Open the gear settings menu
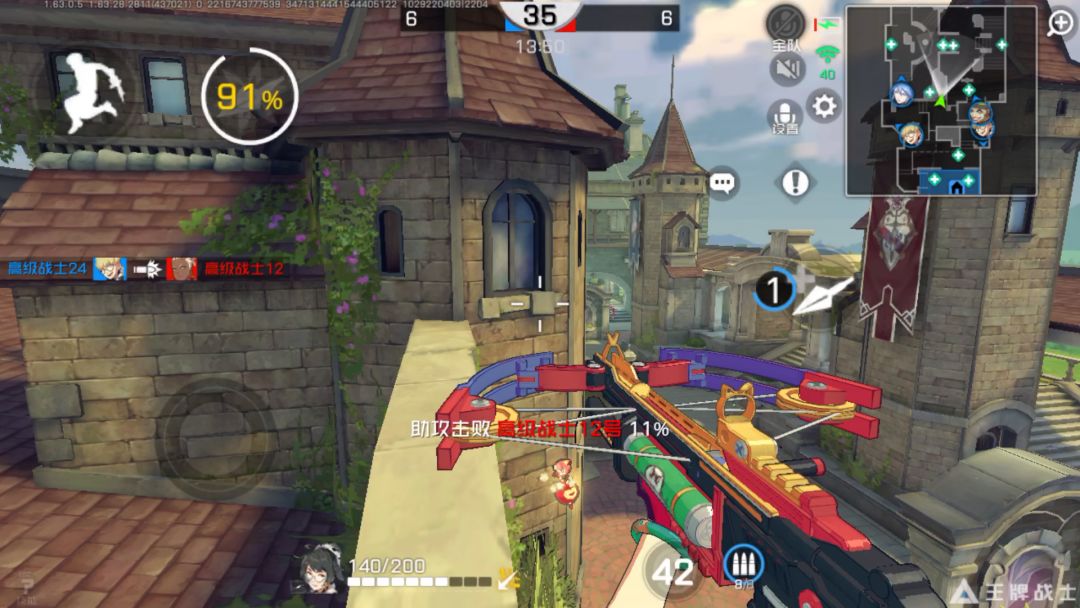The width and height of the screenshot is (1080, 608). [x=824, y=106]
